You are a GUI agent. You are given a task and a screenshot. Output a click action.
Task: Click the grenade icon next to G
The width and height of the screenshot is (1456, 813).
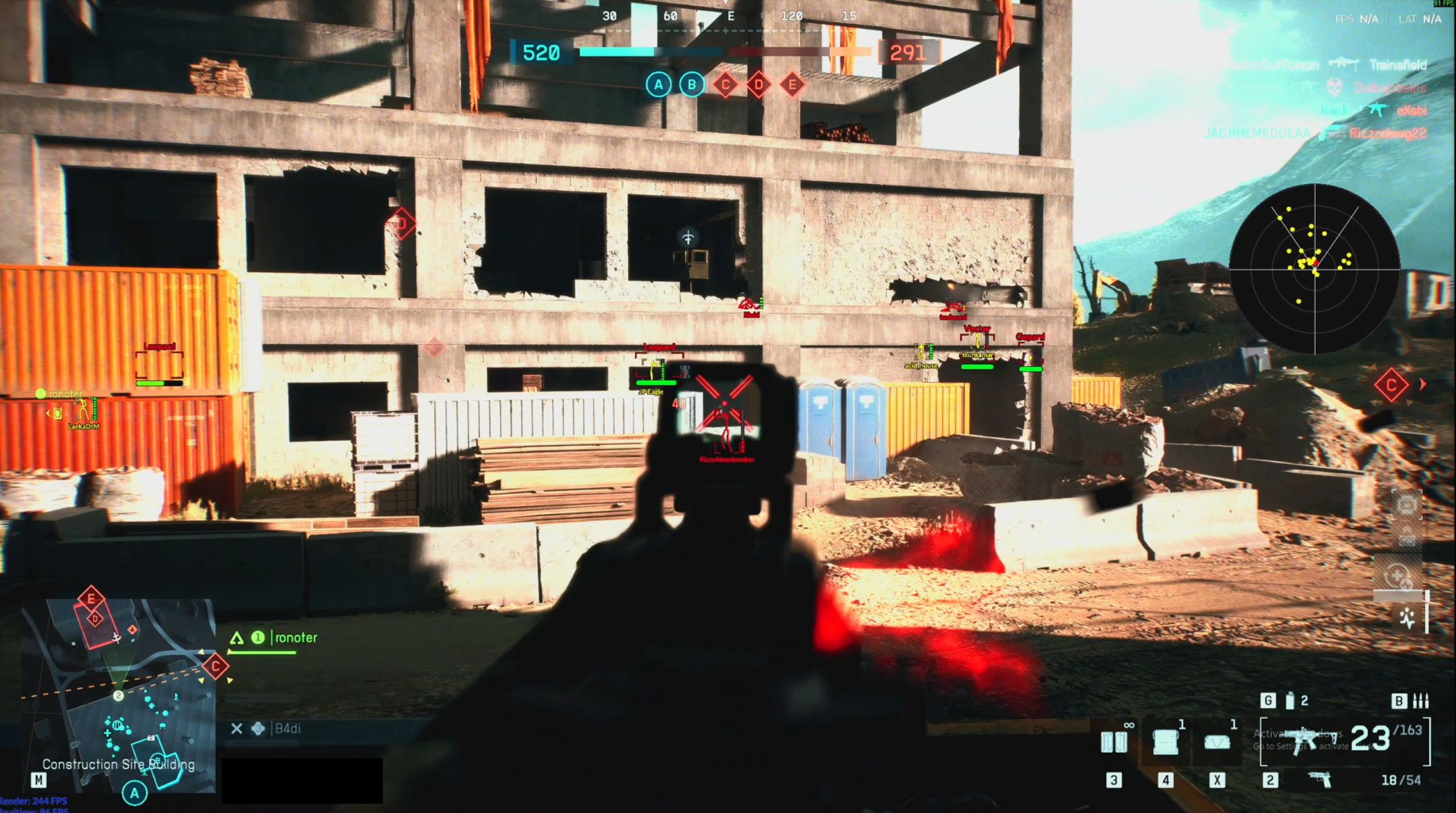tap(1290, 701)
